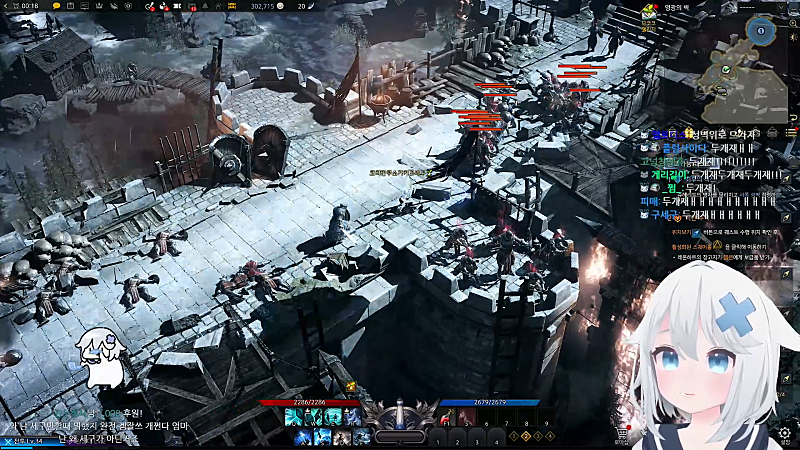This screenshot has height=450, width=800.
Task: Activate the F skill icon
Action: [x=360, y=436]
